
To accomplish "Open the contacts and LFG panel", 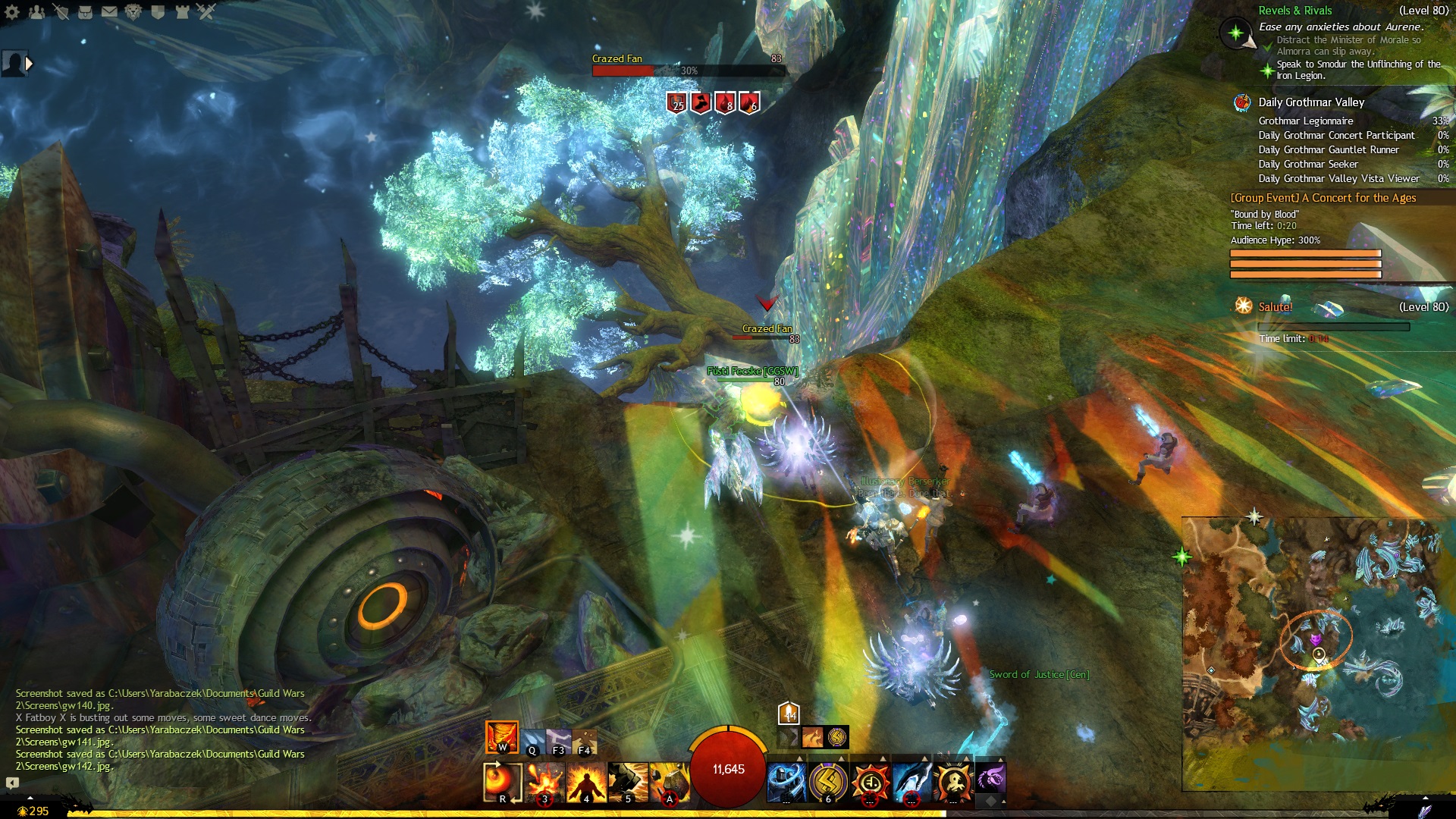I will pos(36,11).
